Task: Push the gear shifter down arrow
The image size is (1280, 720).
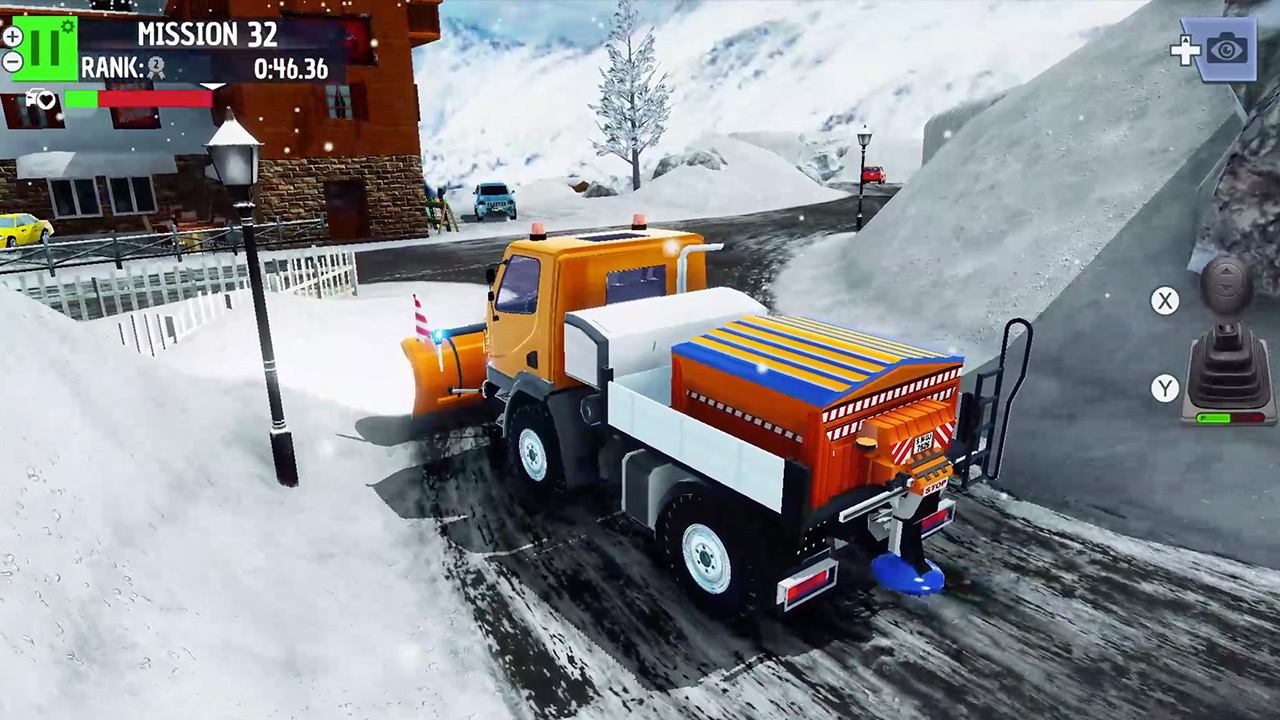Action: click(1227, 287)
